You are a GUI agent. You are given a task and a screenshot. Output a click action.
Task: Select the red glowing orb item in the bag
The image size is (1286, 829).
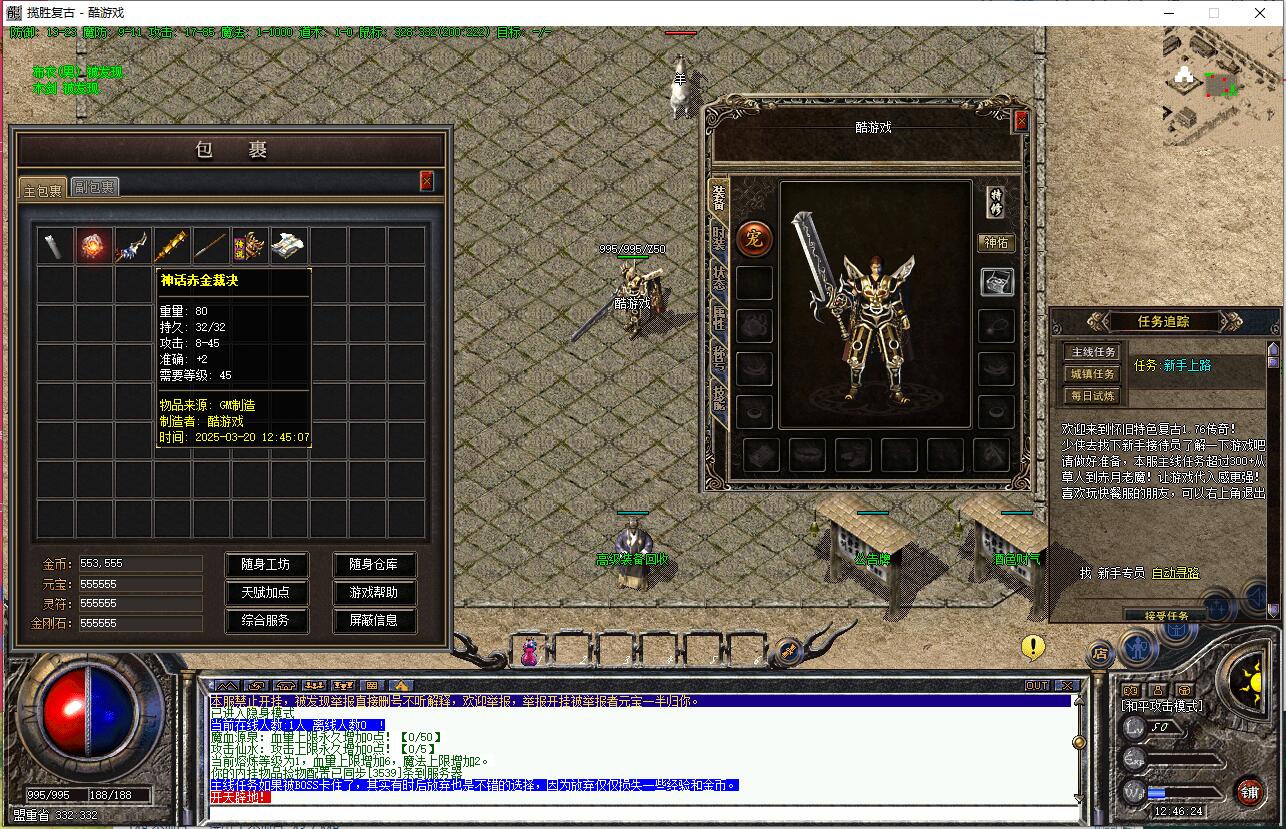click(x=94, y=245)
